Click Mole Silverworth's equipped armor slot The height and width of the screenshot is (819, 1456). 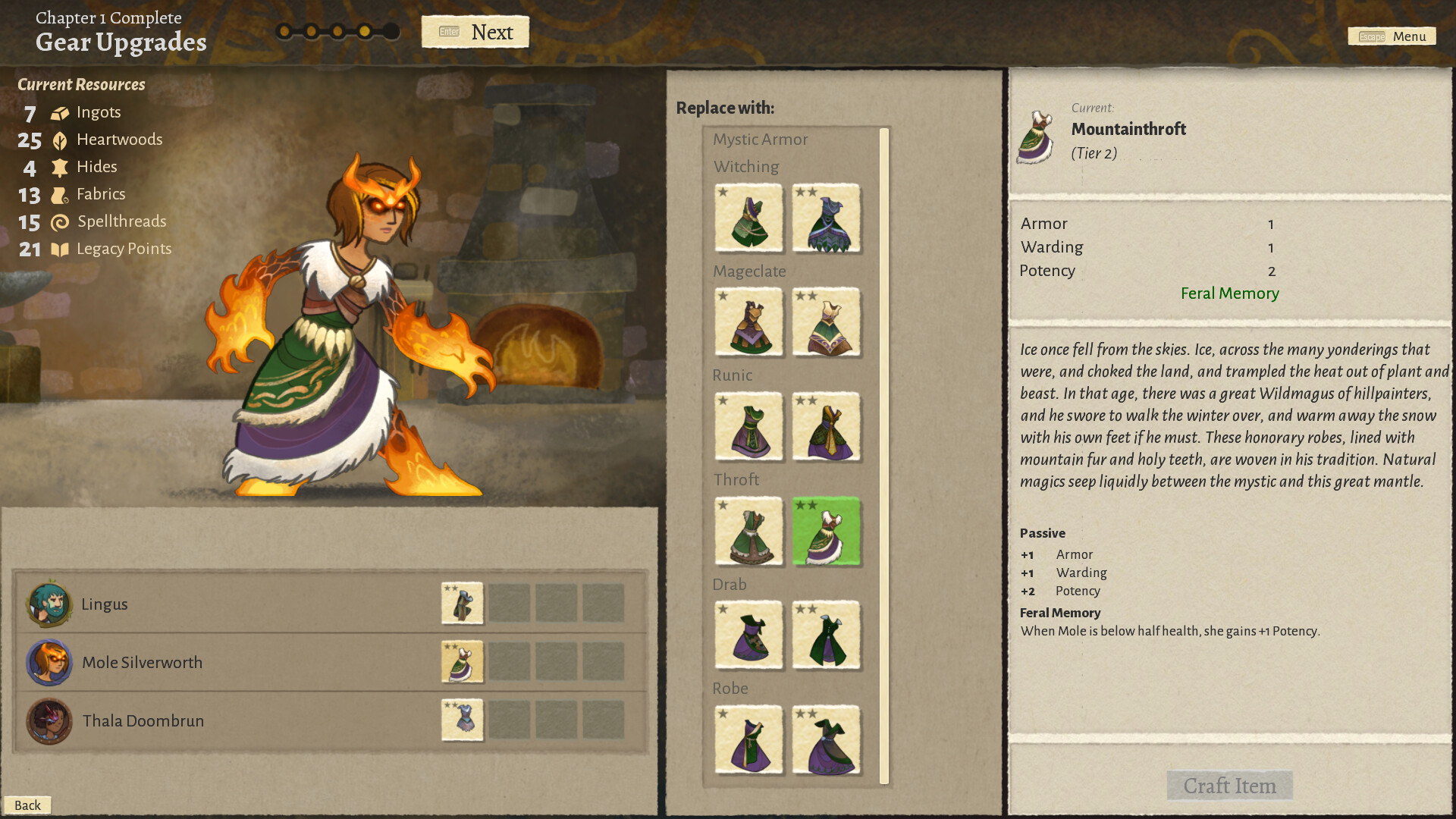point(462,662)
